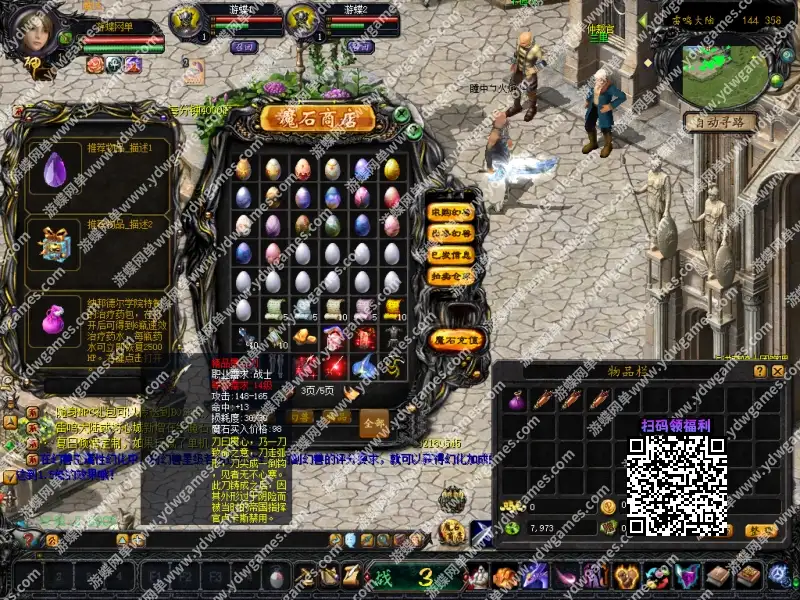Click the 自动寻路 auto-pathfinding button
This screenshot has width=800, height=600.
point(720,122)
